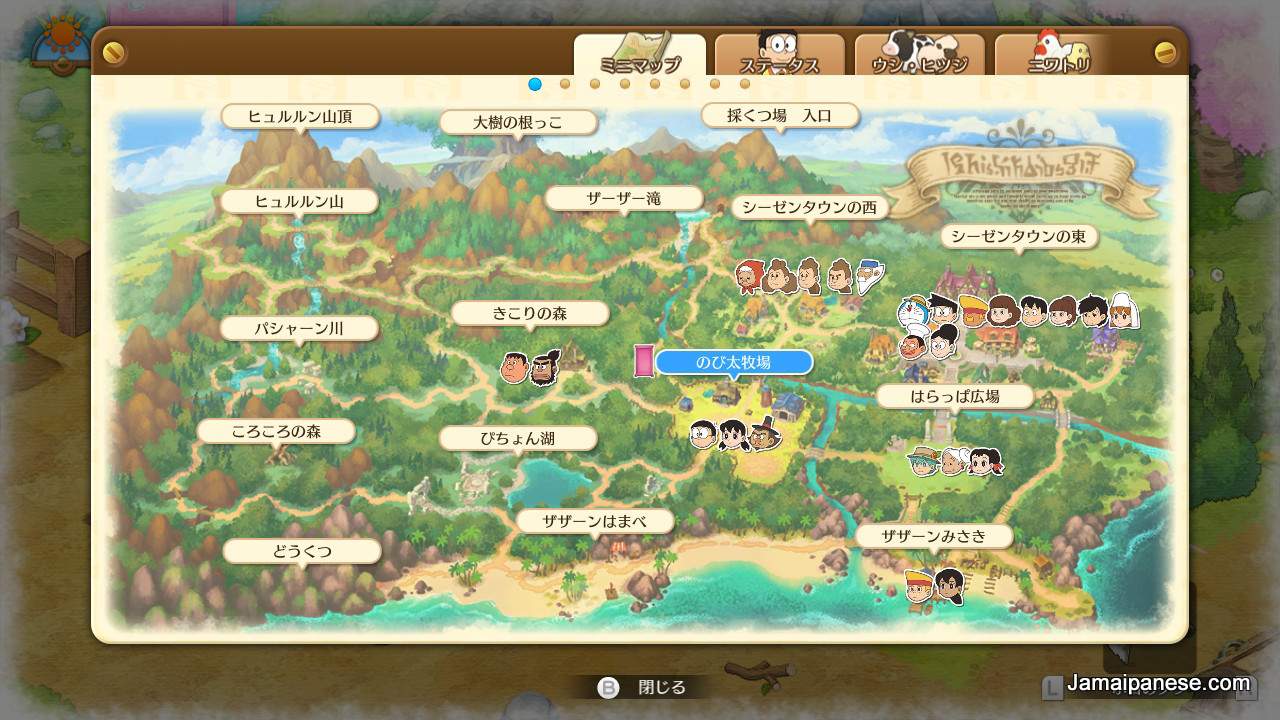Screen dimensions: 1280x720
Task: Pick the ころころの森 location label
Action: click(276, 431)
